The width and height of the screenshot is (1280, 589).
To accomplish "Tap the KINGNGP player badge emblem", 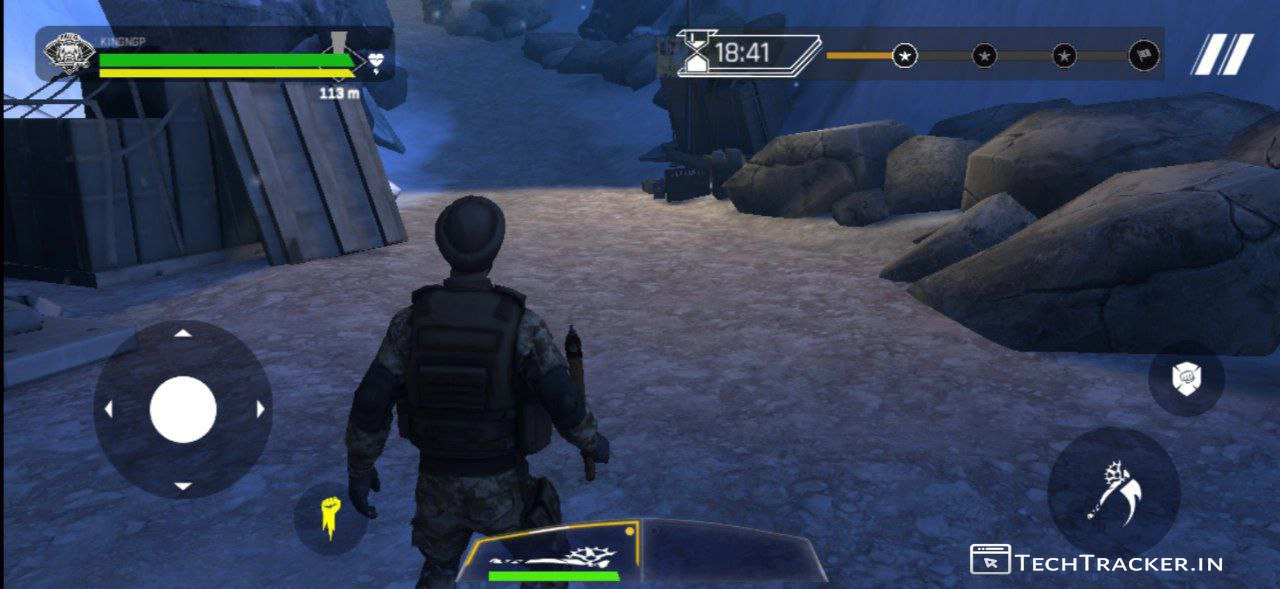I will (70, 54).
